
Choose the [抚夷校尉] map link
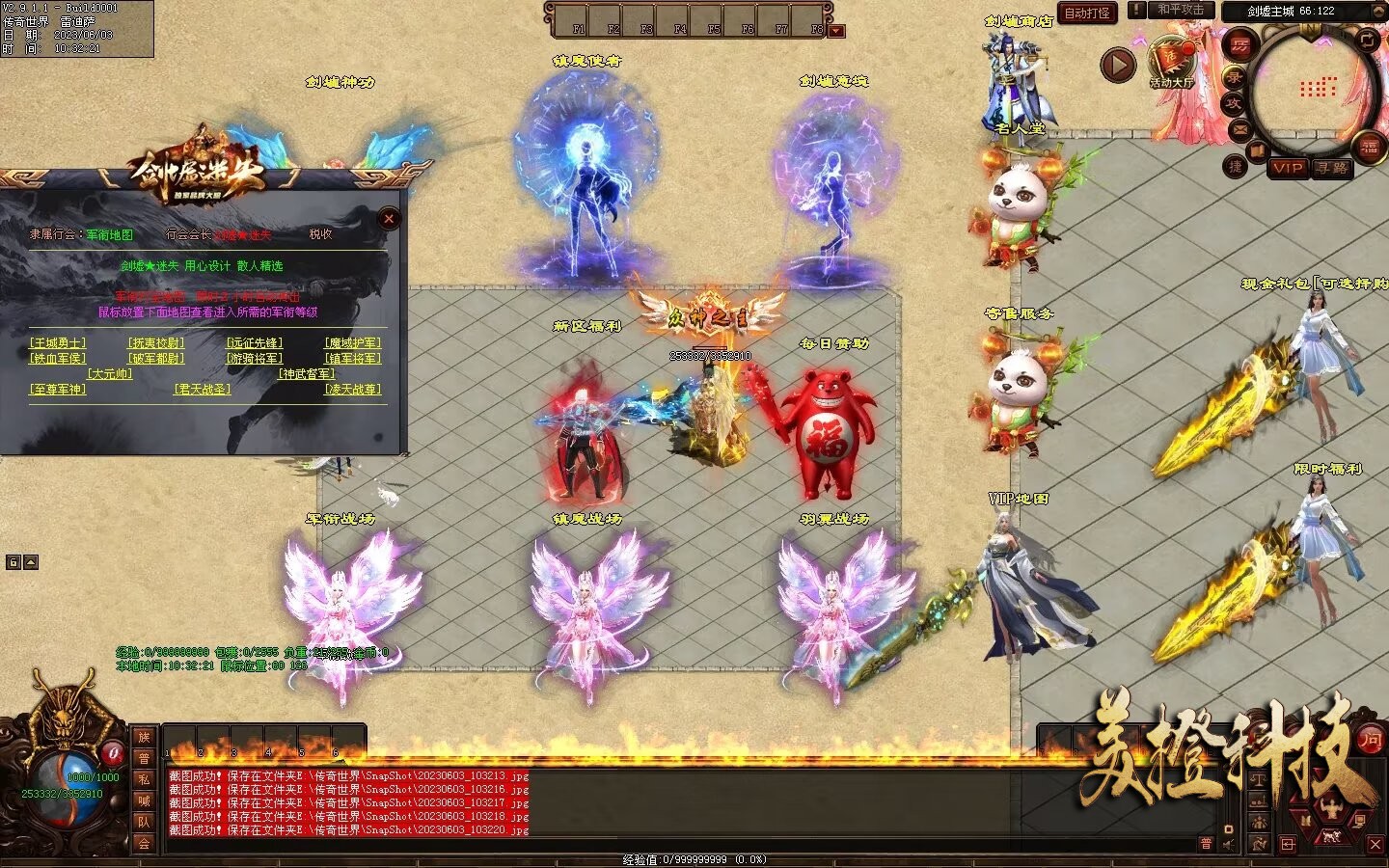pyautogui.click(x=156, y=343)
